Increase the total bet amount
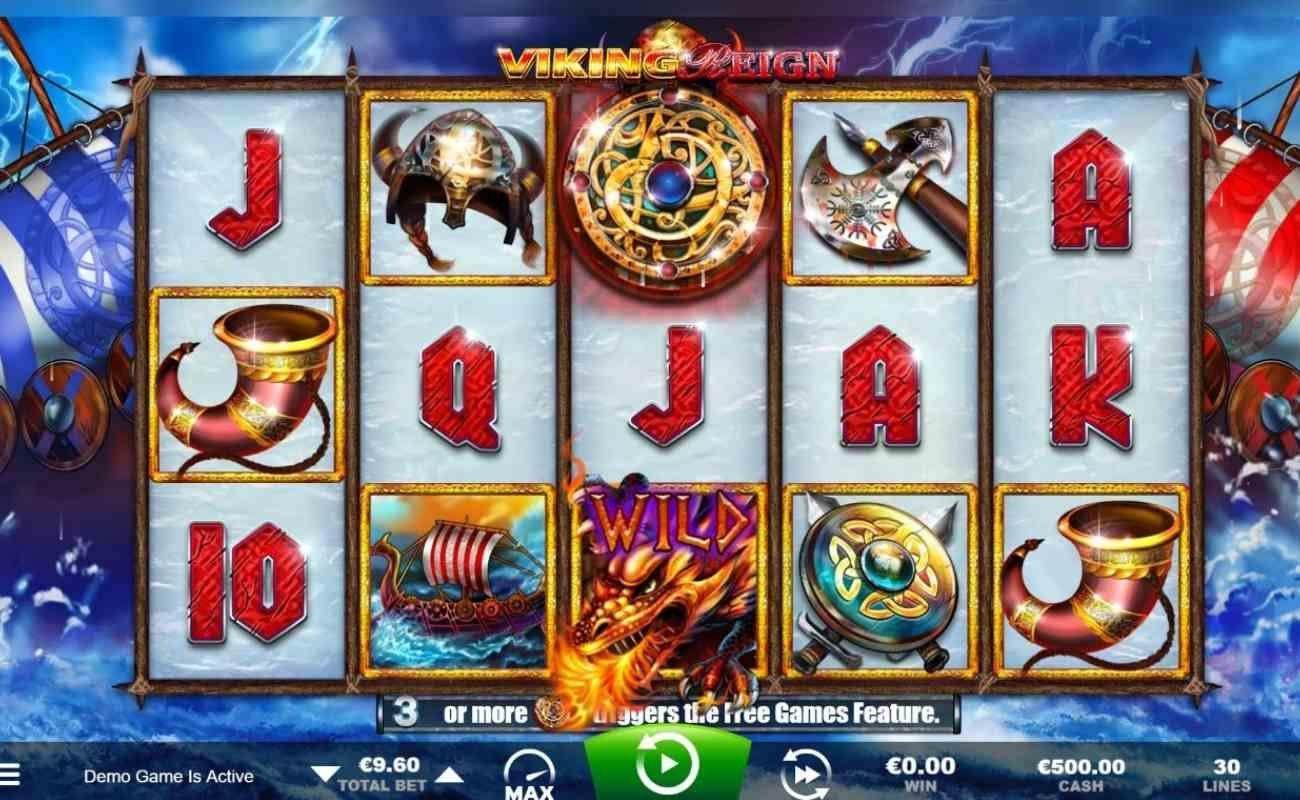 pyautogui.click(x=449, y=774)
